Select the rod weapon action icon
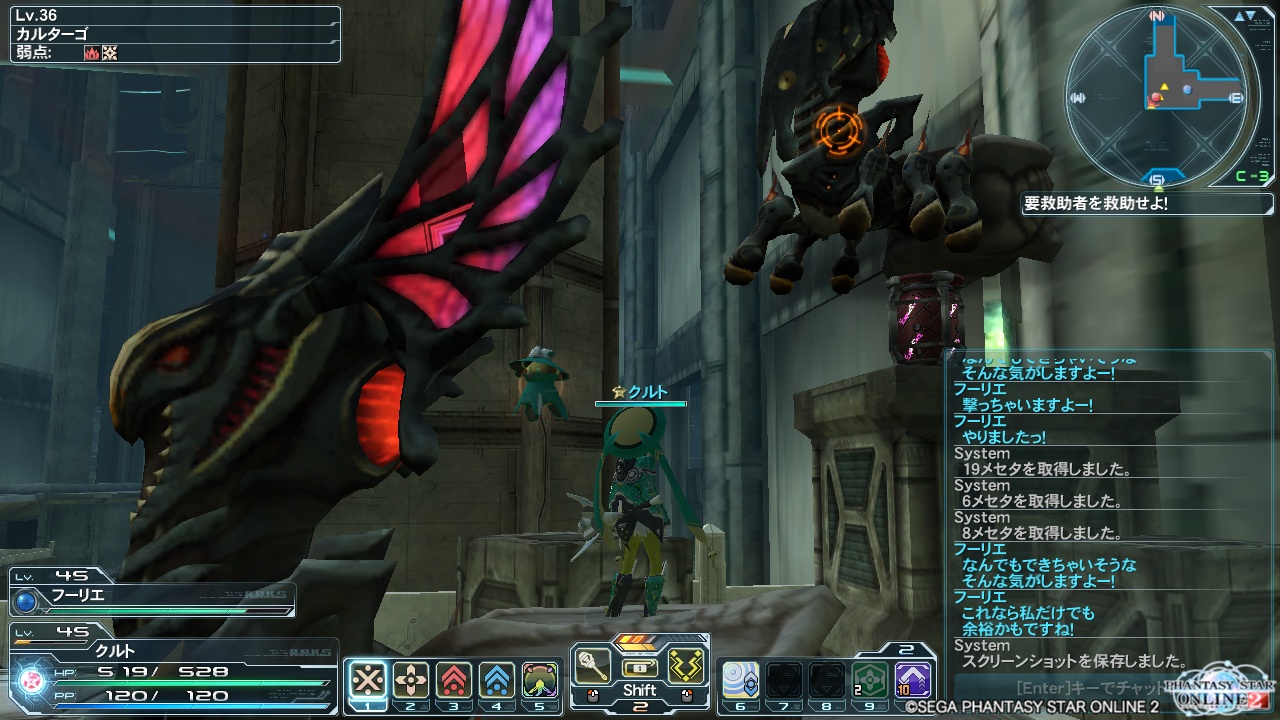 [x=592, y=666]
